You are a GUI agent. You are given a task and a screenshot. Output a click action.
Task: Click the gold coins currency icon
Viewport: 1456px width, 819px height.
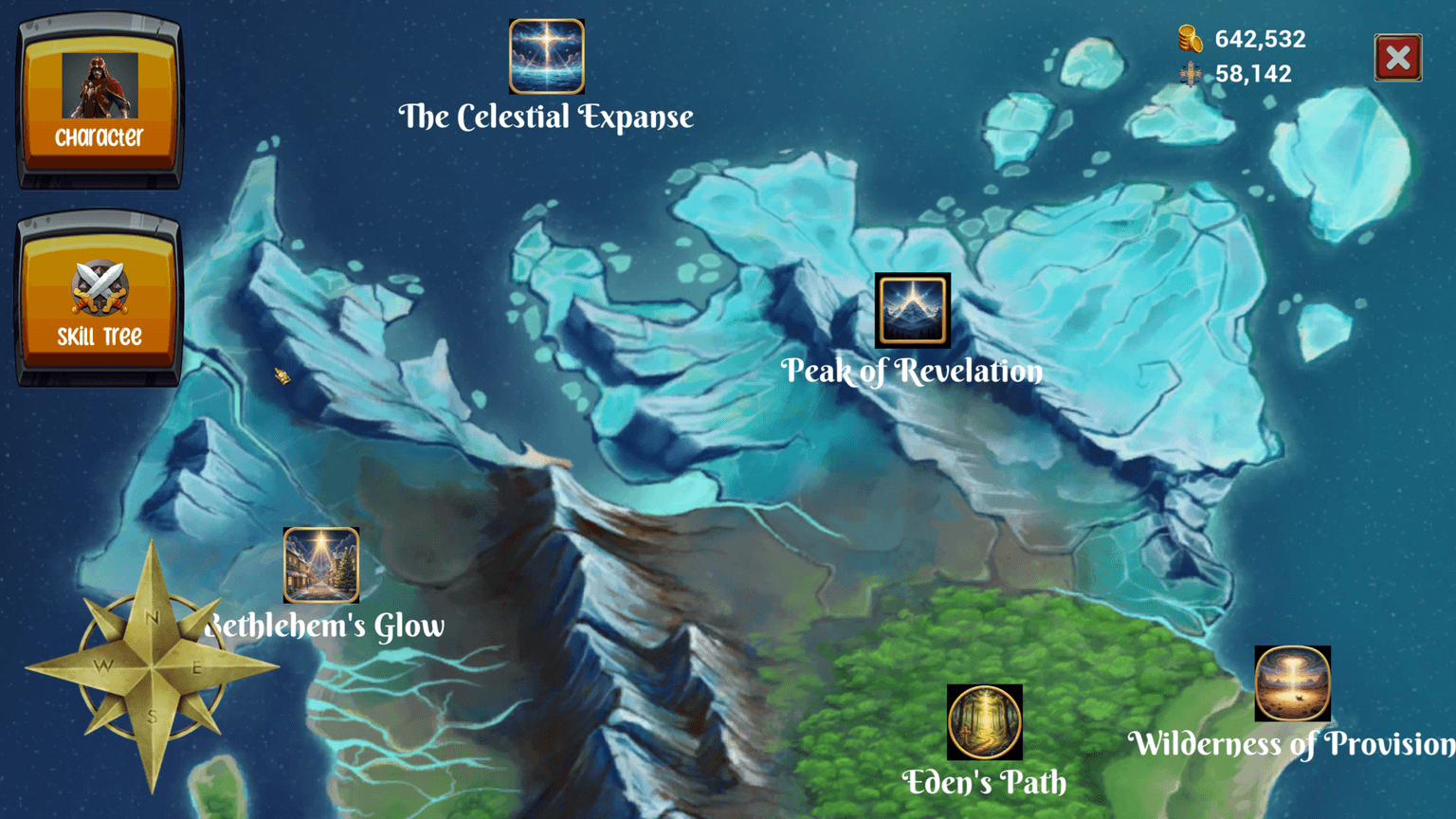click(1188, 39)
